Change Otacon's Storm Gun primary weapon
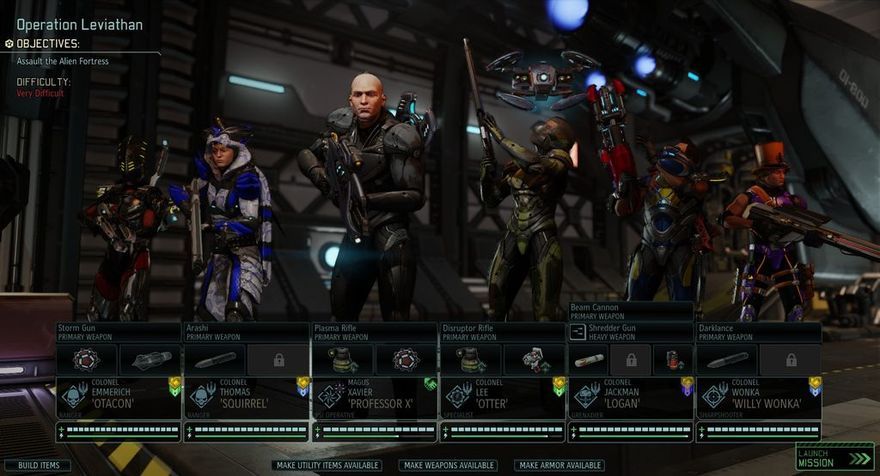 pos(118,332)
